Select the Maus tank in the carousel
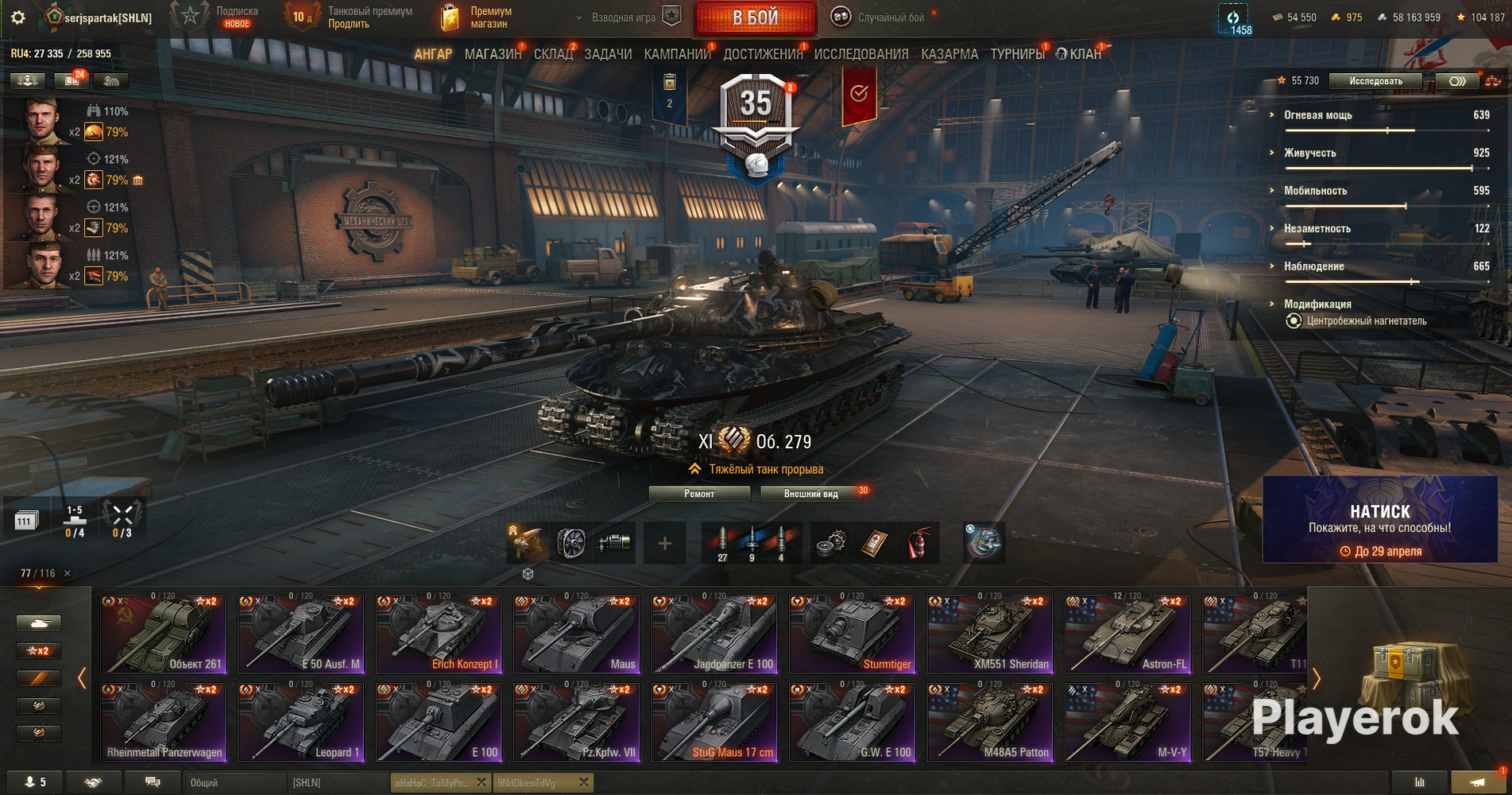The image size is (1512, 795). point(577,634)
